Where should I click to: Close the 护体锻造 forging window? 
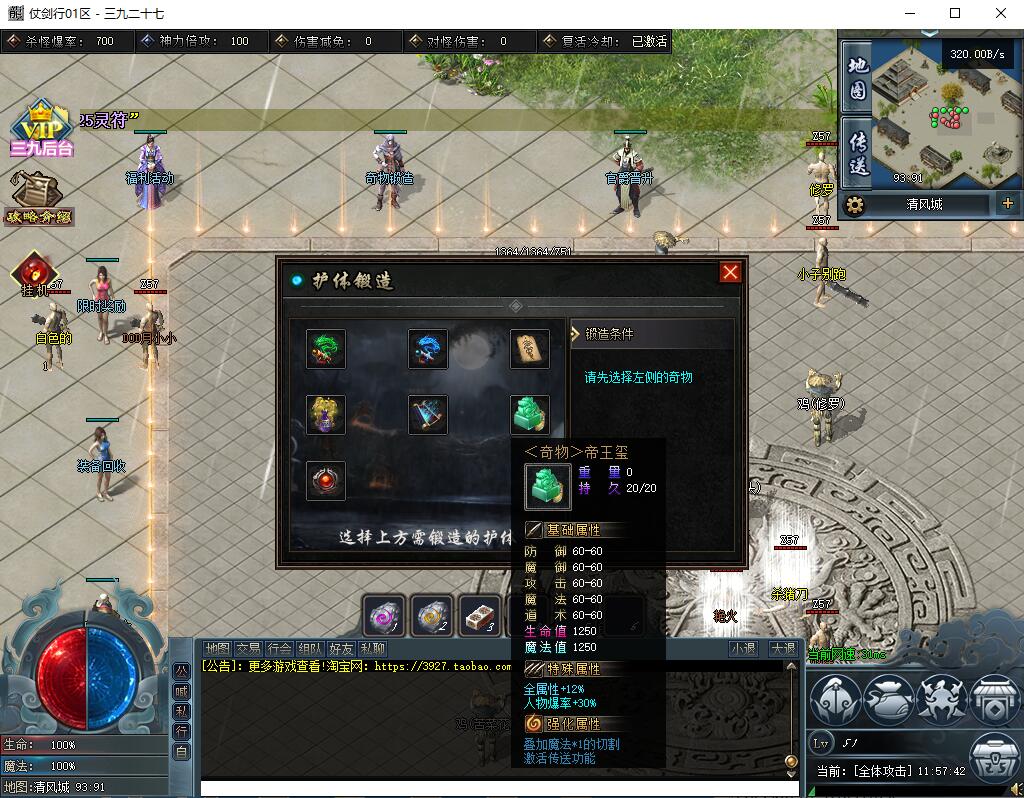point(731,272)
